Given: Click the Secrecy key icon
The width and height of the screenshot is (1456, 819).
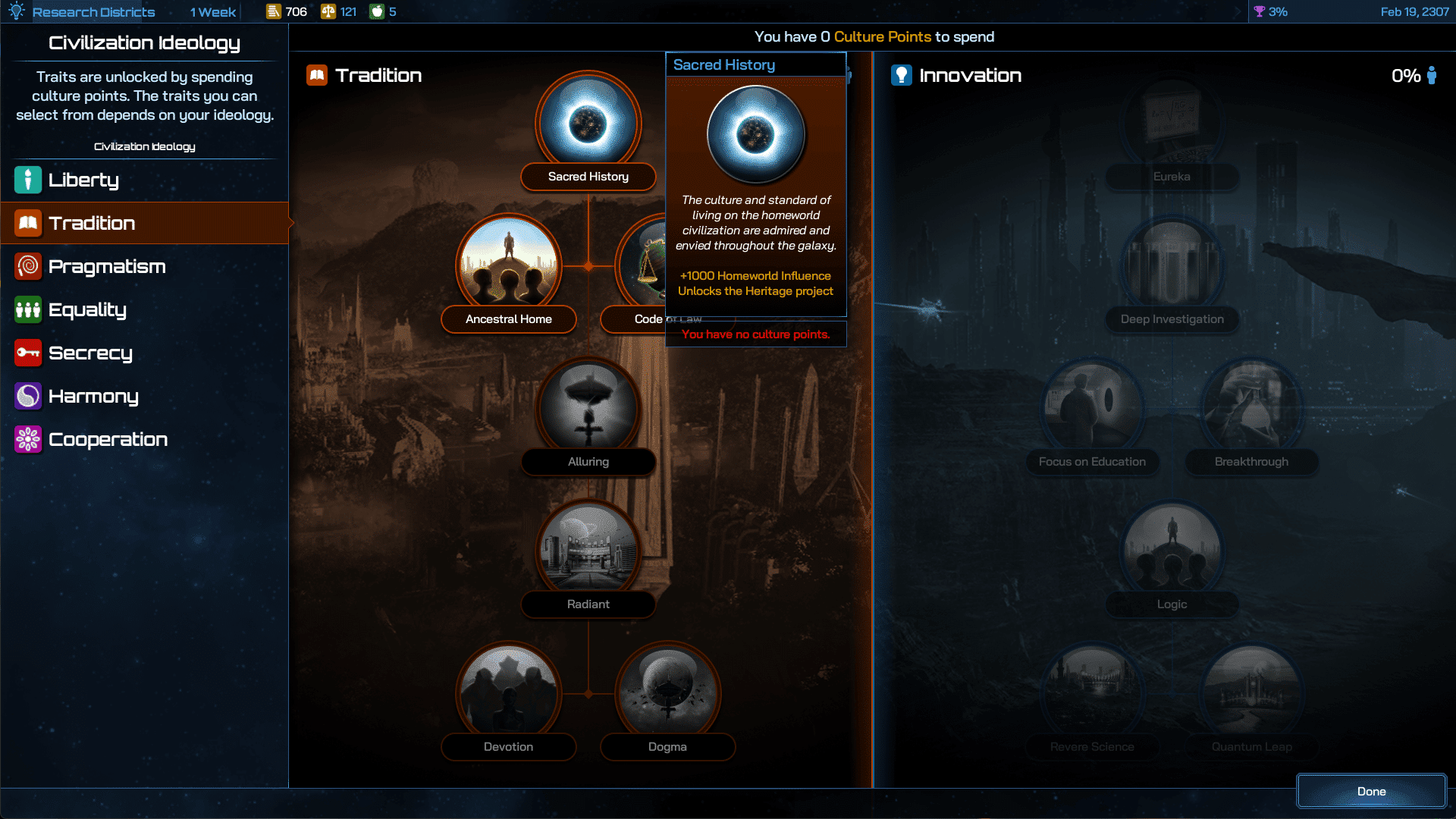Looking at the screenshot, I should tap(27, 353).
